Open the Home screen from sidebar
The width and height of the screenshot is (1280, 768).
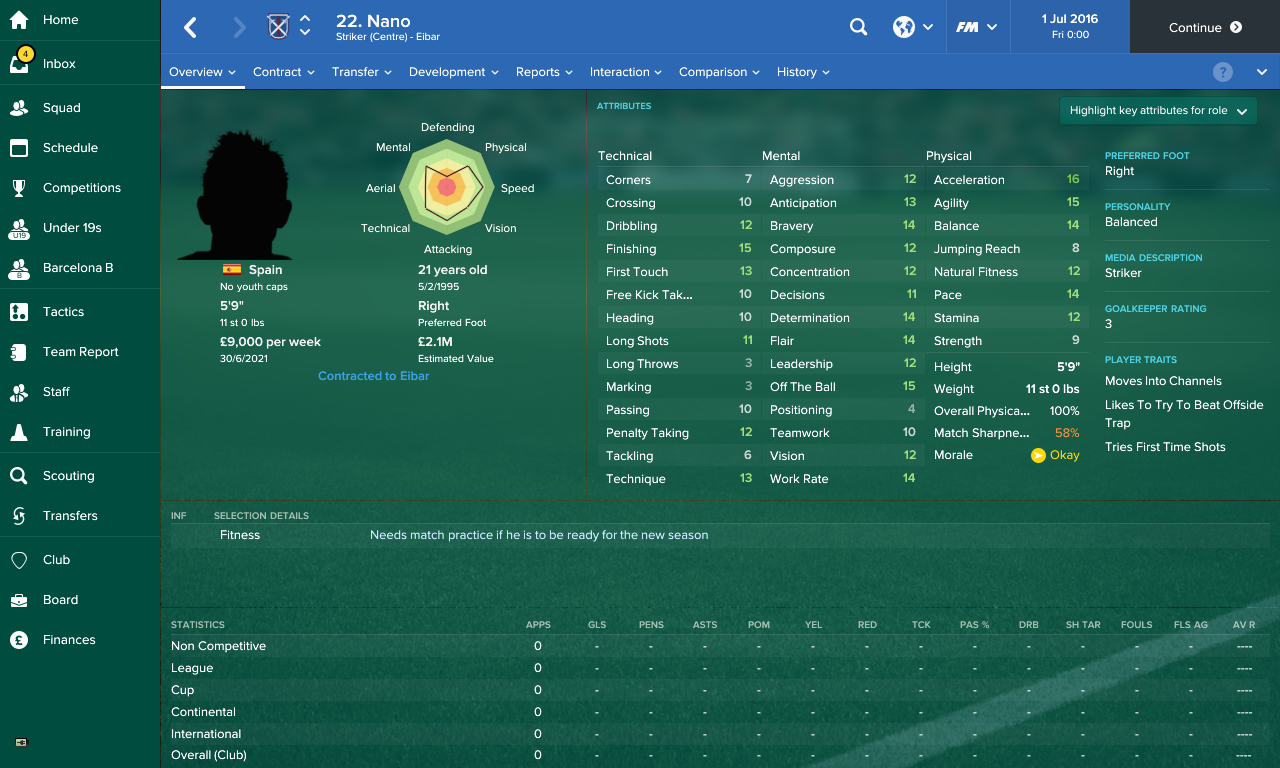[60, 20]
